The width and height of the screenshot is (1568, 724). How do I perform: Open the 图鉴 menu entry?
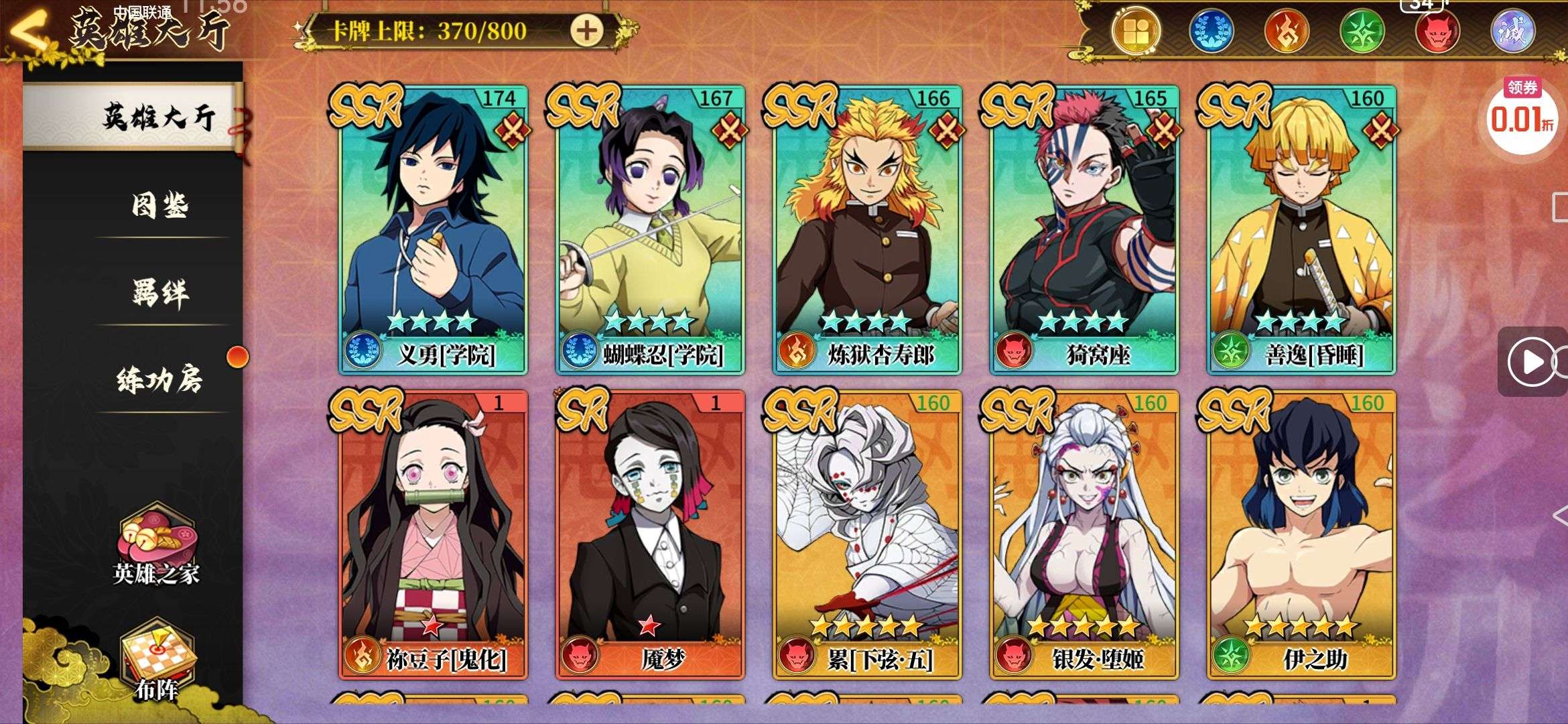[159, 205]
